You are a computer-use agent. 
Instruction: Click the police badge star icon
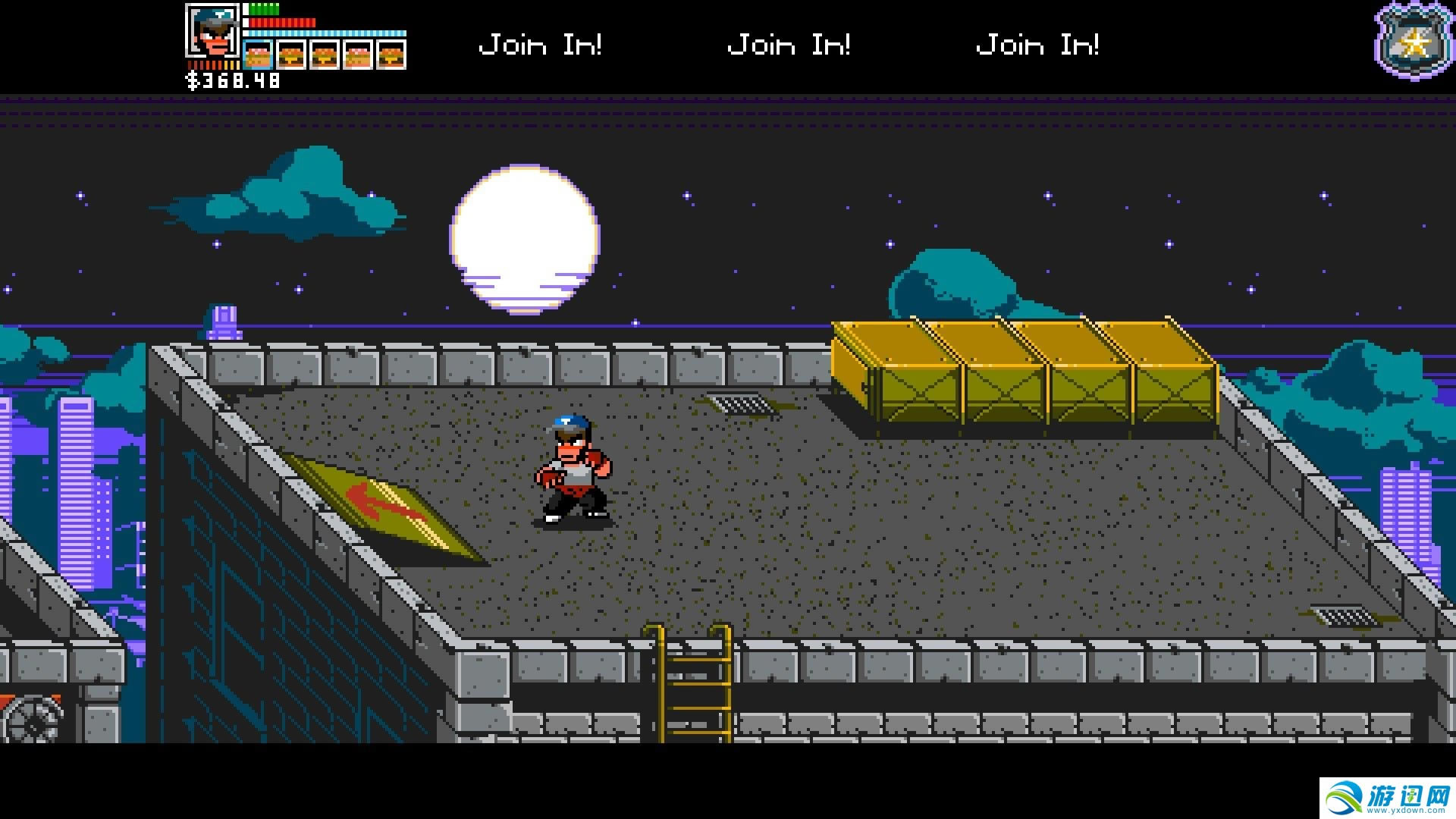(1413, 43)
